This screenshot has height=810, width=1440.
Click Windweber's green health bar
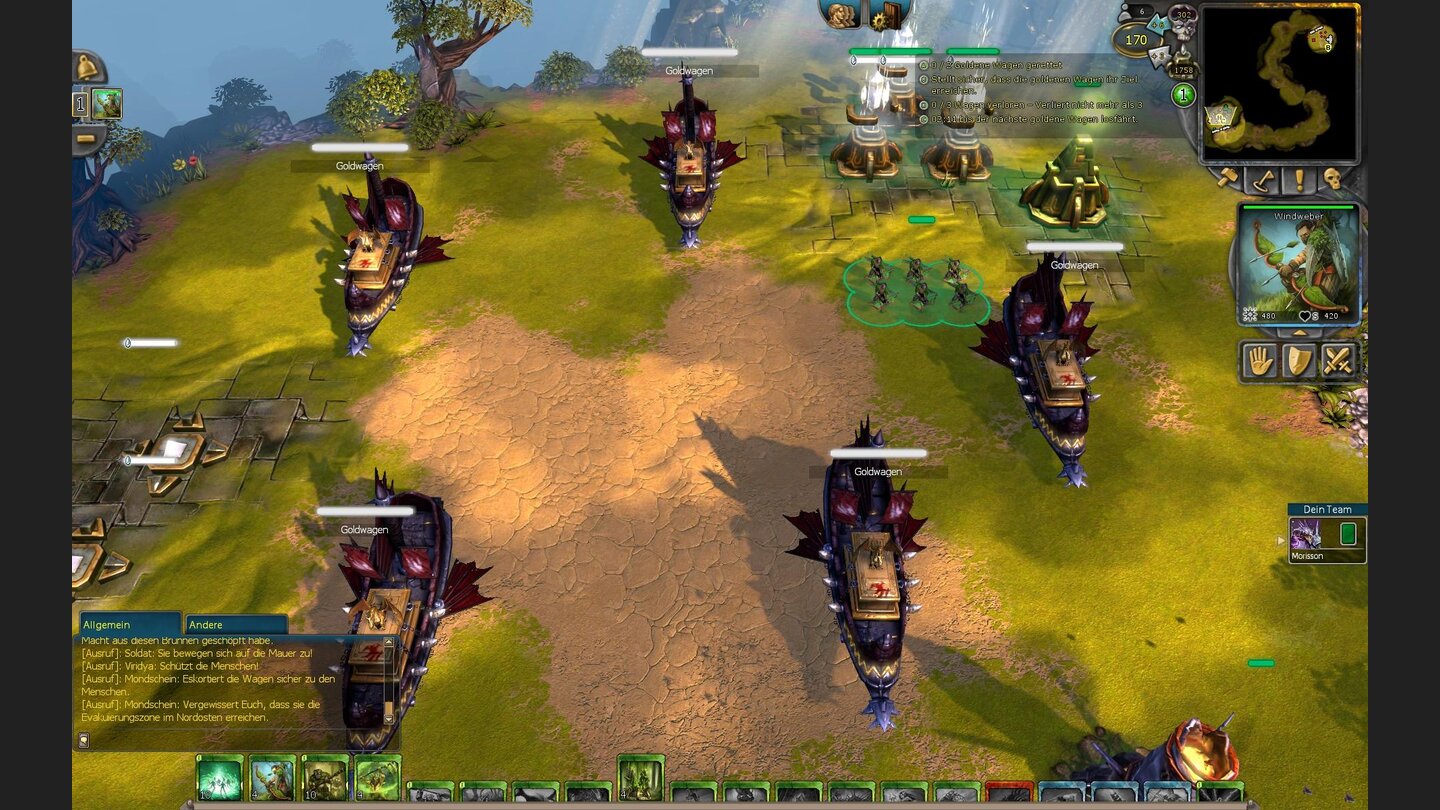pos(1297,206)
